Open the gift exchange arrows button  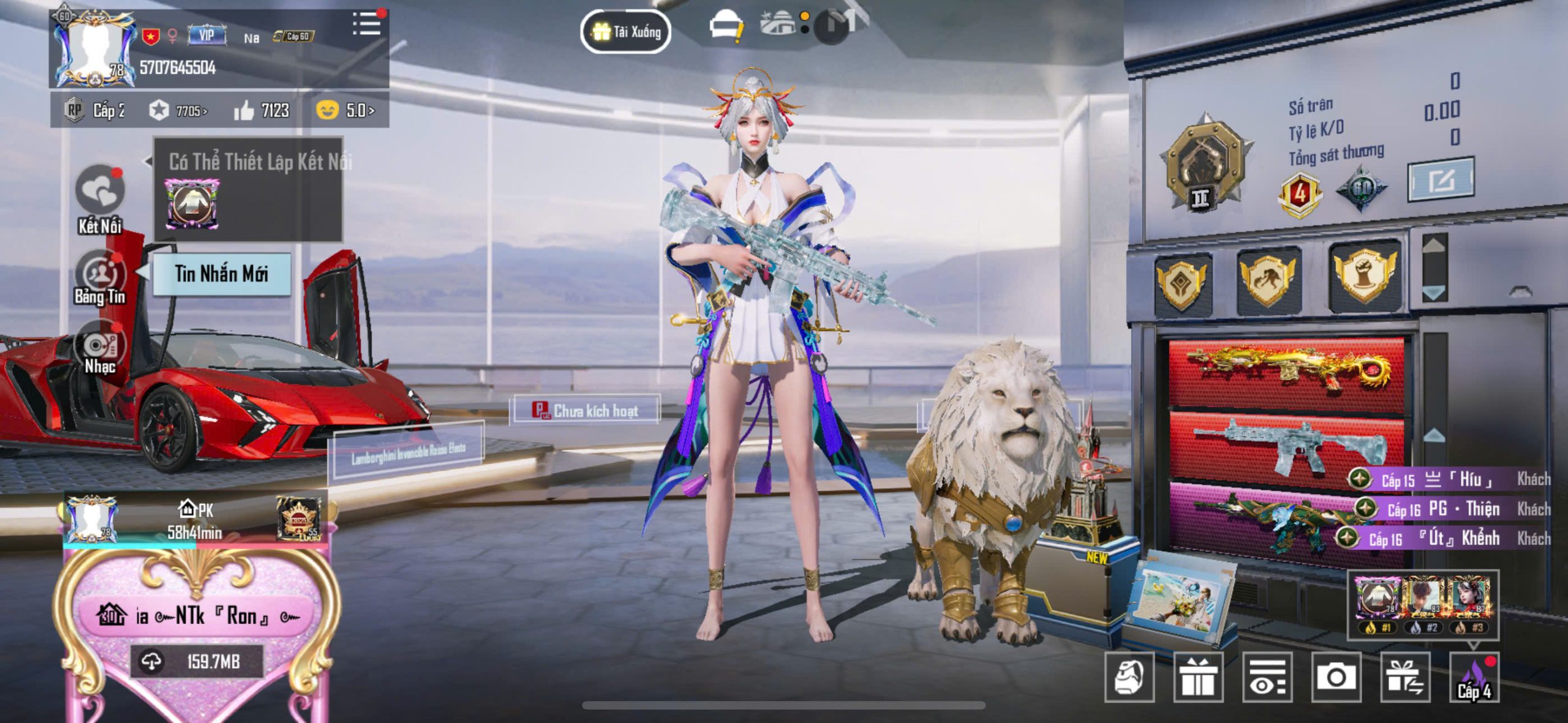1405,676
